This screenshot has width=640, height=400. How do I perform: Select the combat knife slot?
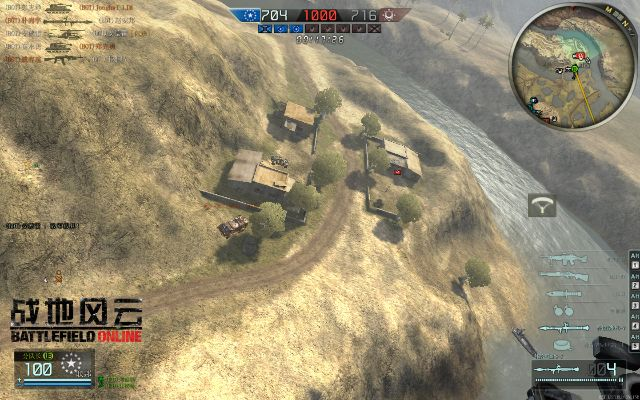coord(566,291)
